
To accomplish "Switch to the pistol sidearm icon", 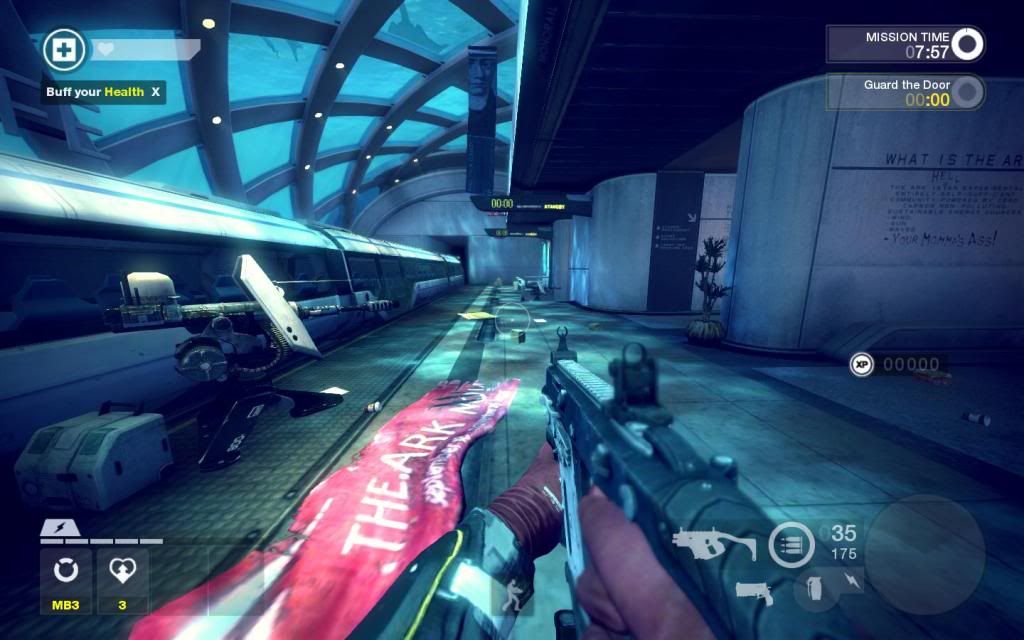I will 759,590.
